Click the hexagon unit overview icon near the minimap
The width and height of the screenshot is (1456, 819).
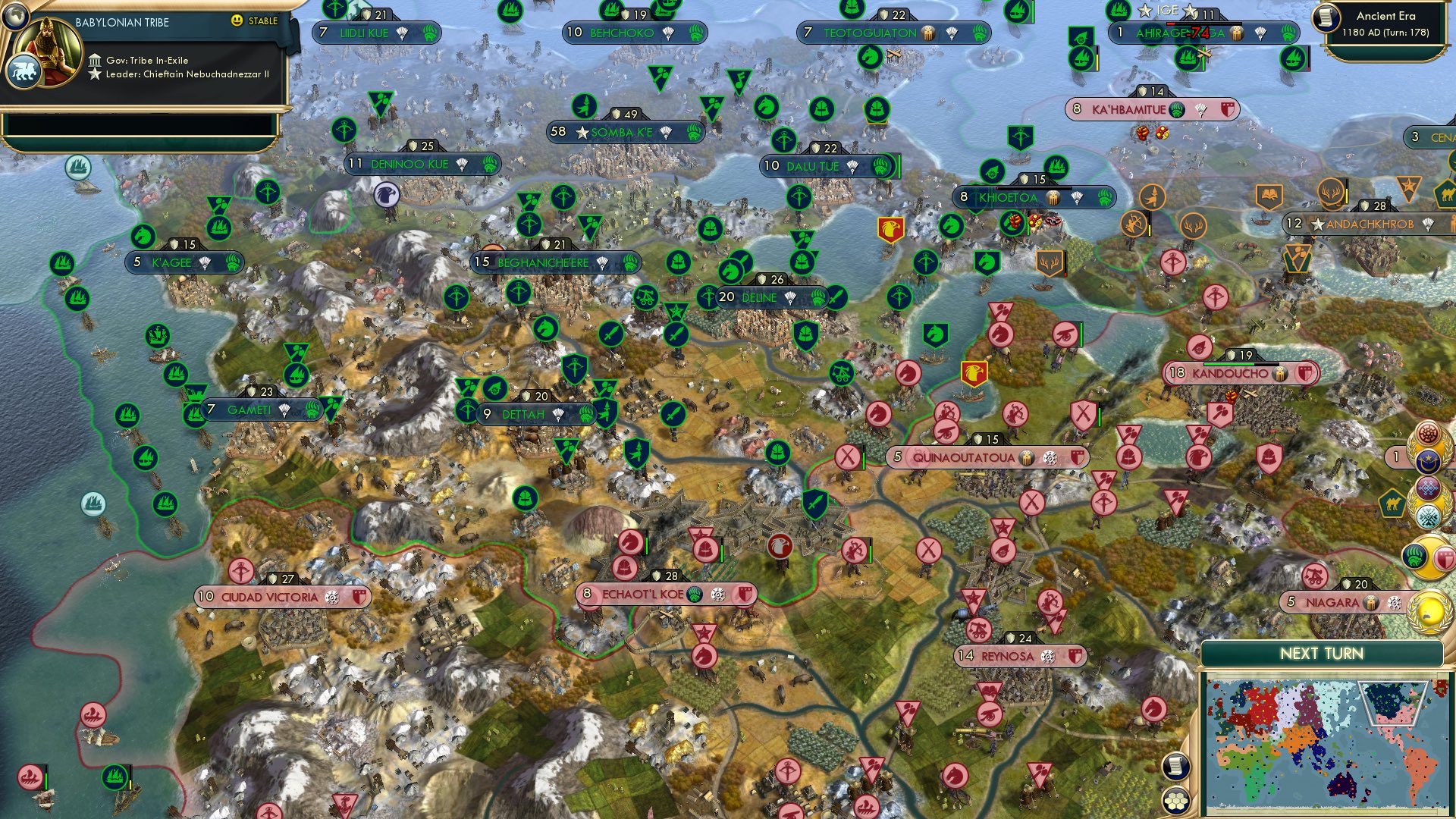click(x=1175, y=800)
